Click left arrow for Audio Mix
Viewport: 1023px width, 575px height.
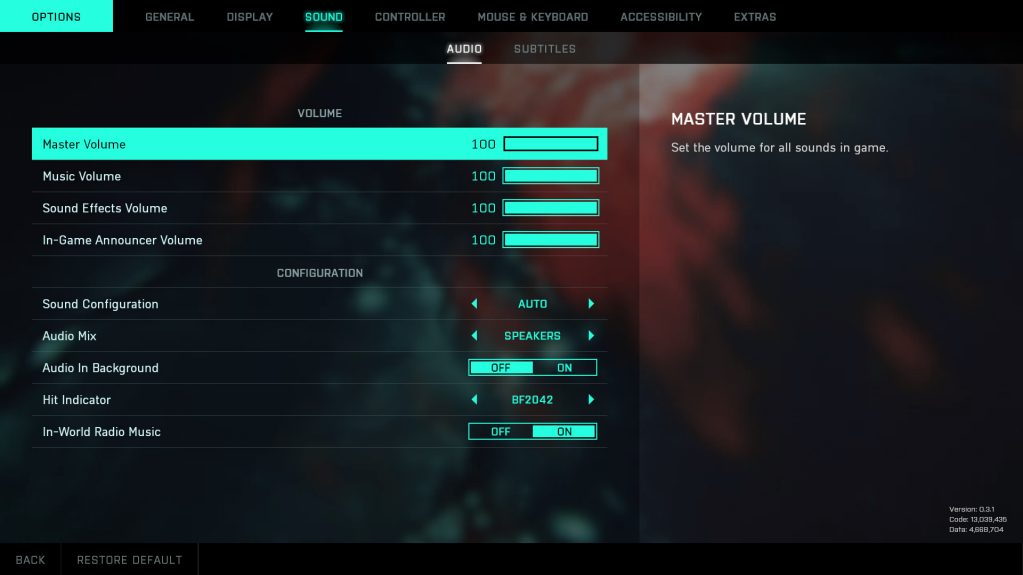(x=474, y=336)
